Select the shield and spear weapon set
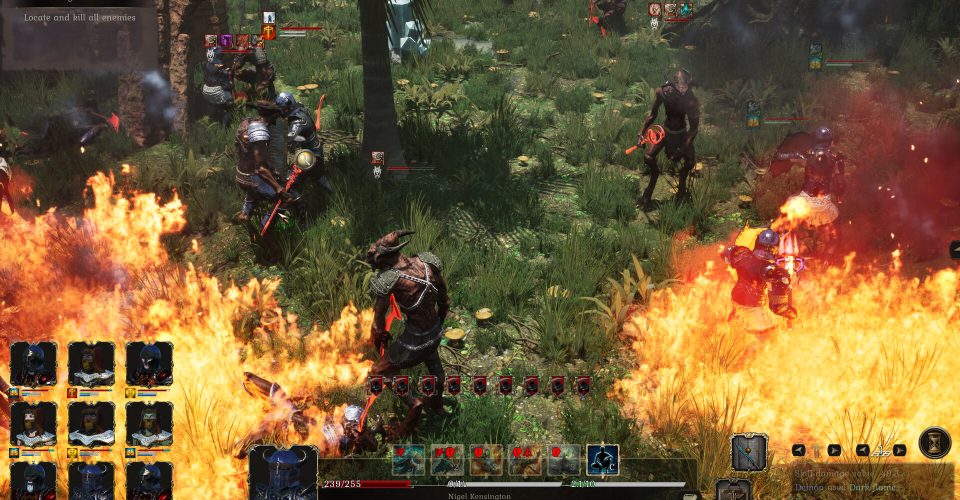 pos(749,452)
